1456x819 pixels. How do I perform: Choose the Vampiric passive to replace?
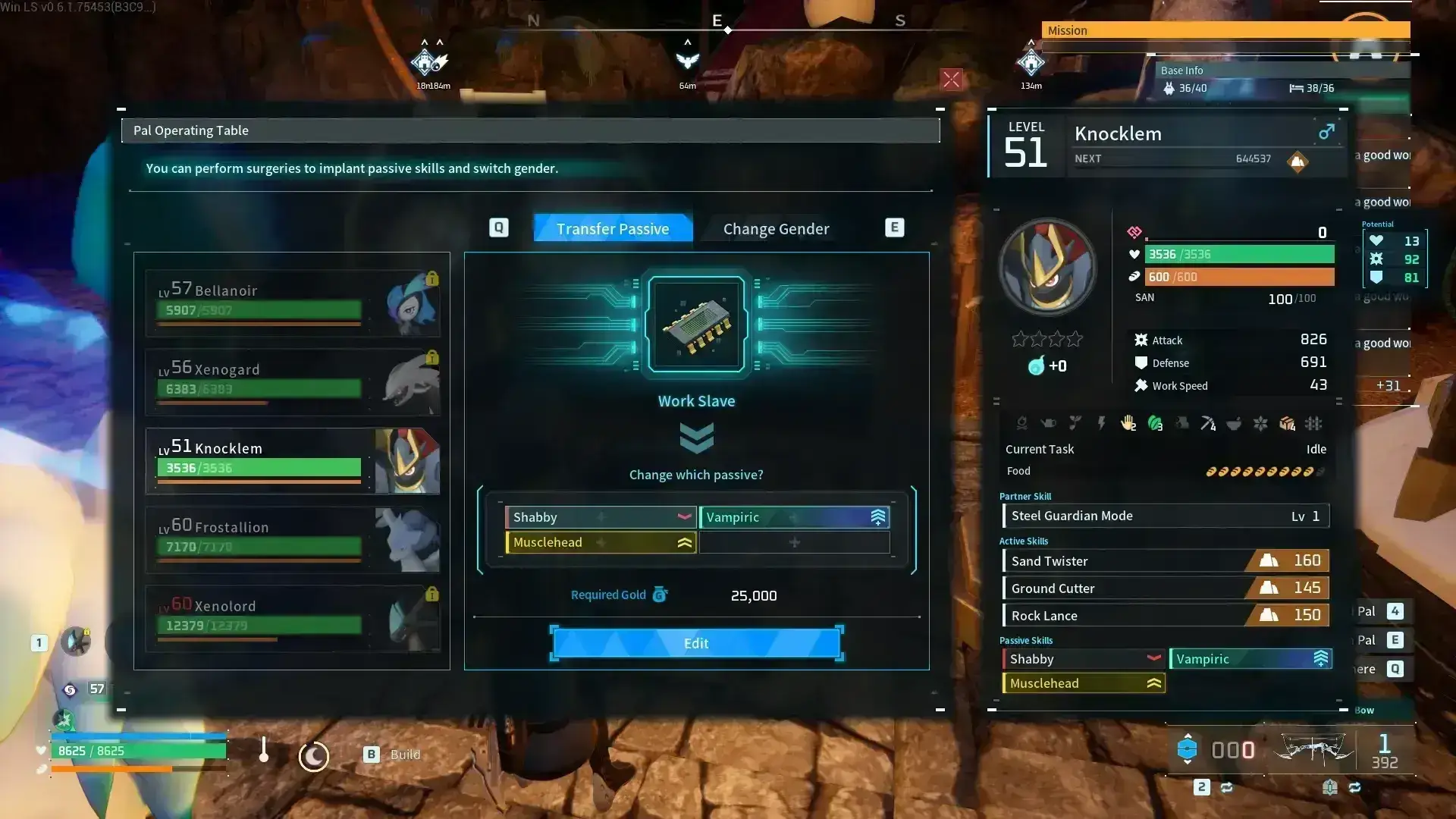793,517
